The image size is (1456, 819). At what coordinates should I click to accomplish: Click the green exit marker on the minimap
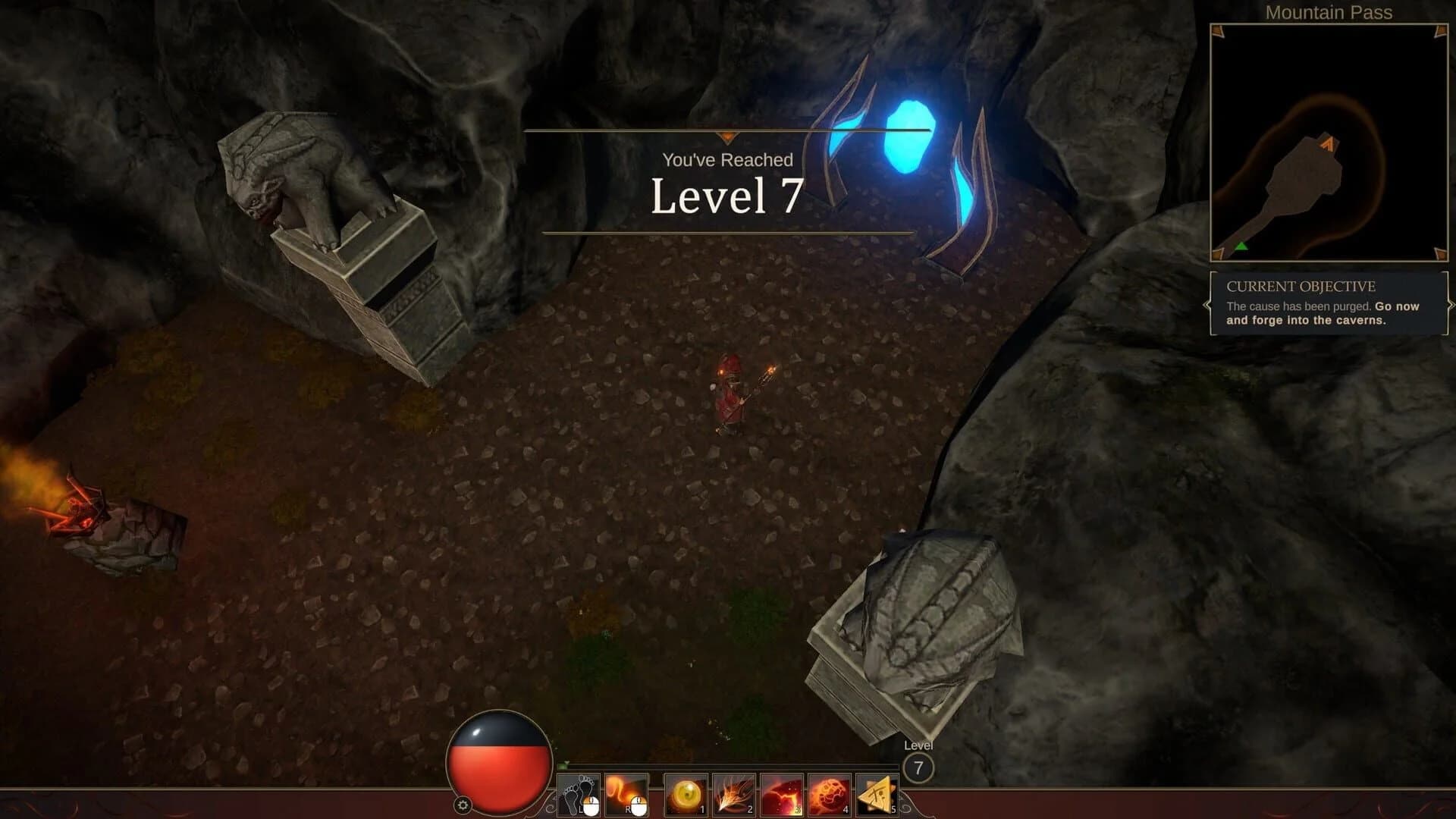coord(1241,246)
